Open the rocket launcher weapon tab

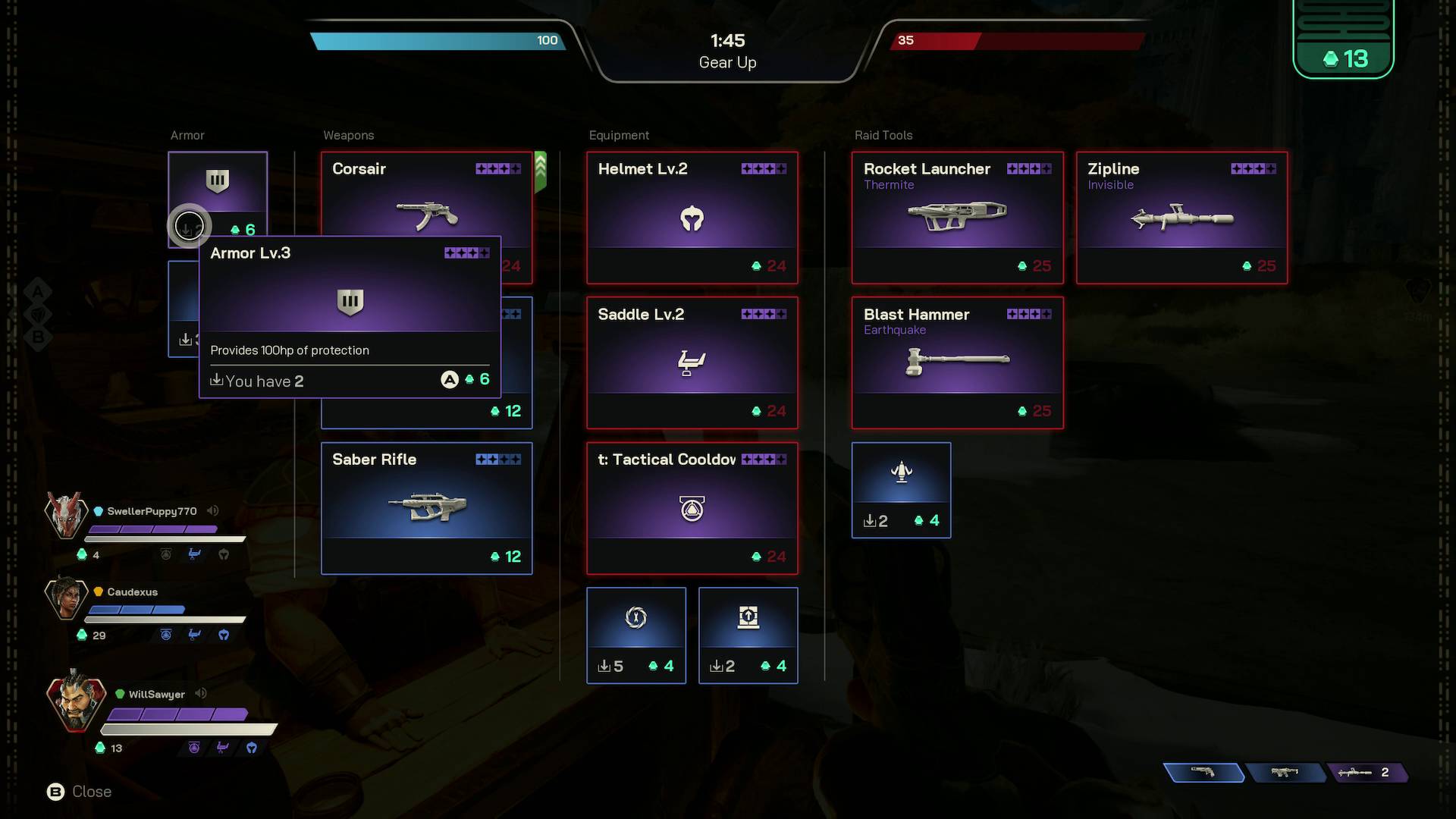(x=1369, y=773)
